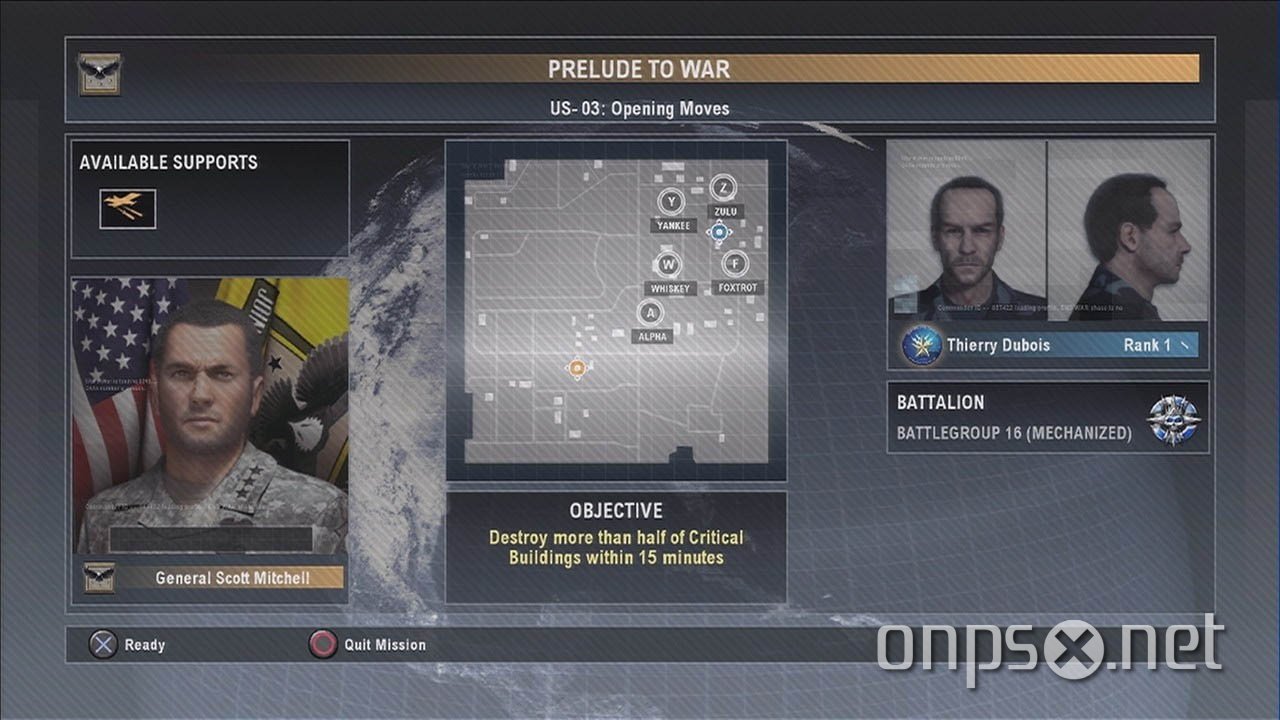Click the Foxtrot marker on the map
Screen dimensions: 1280x720
(735, 262)
